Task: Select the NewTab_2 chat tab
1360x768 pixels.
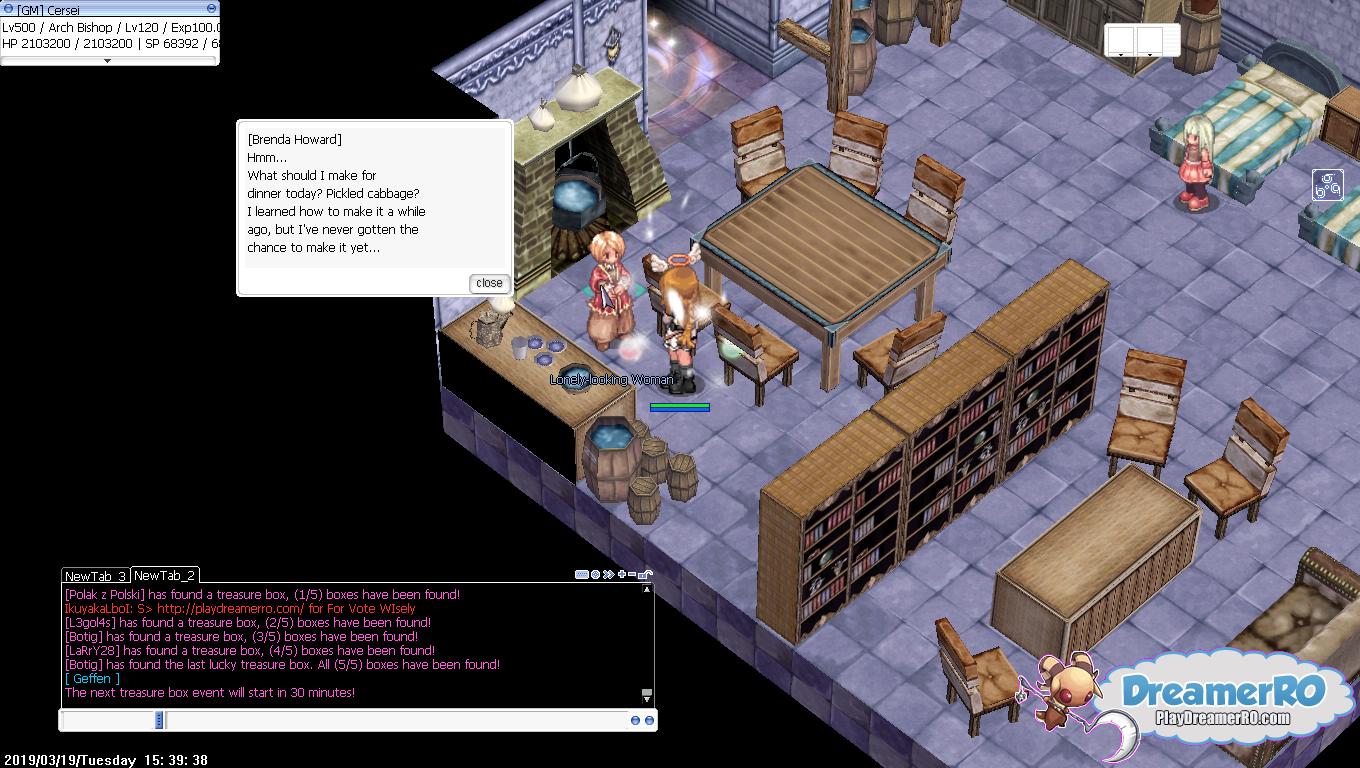Action: [164, 575]
